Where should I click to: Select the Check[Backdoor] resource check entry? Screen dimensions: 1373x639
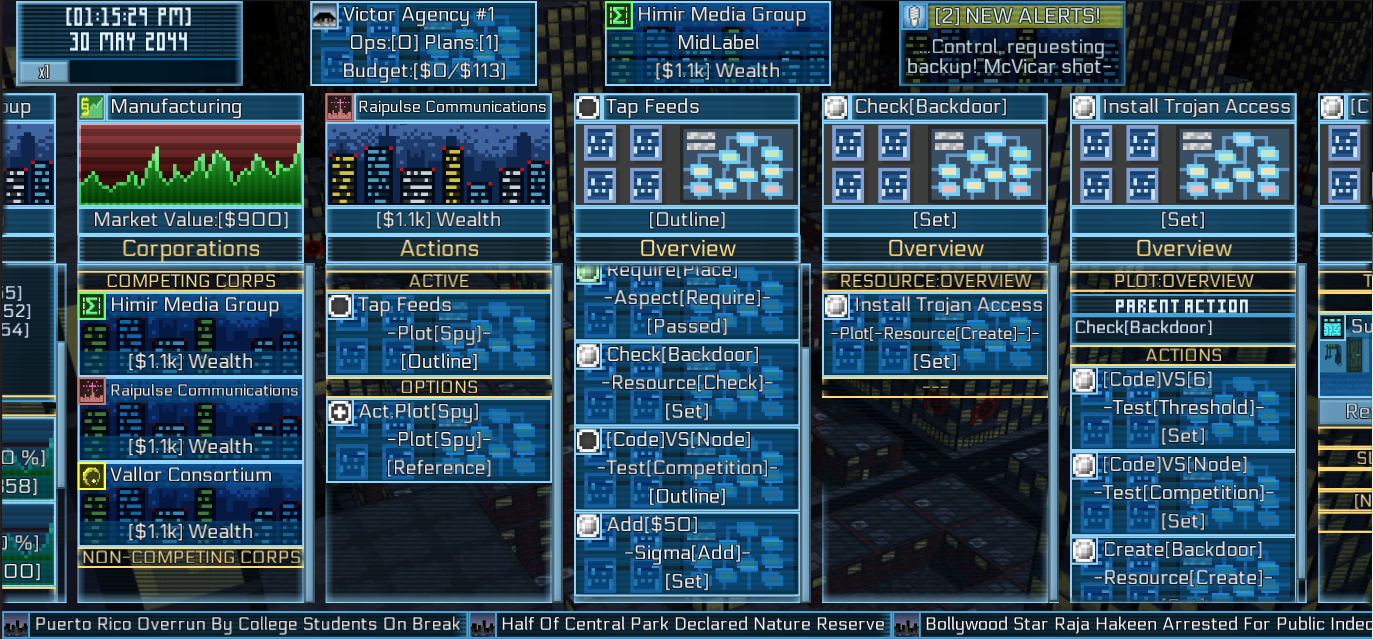pos(687,382)
